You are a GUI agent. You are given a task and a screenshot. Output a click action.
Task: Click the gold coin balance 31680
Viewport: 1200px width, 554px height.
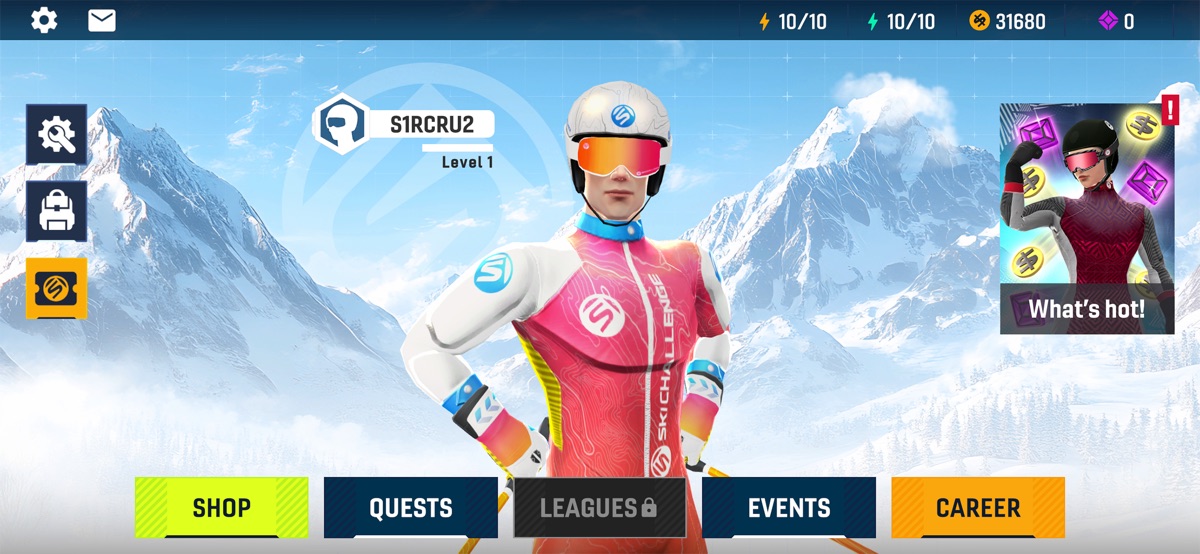(x=1008, y=21)
